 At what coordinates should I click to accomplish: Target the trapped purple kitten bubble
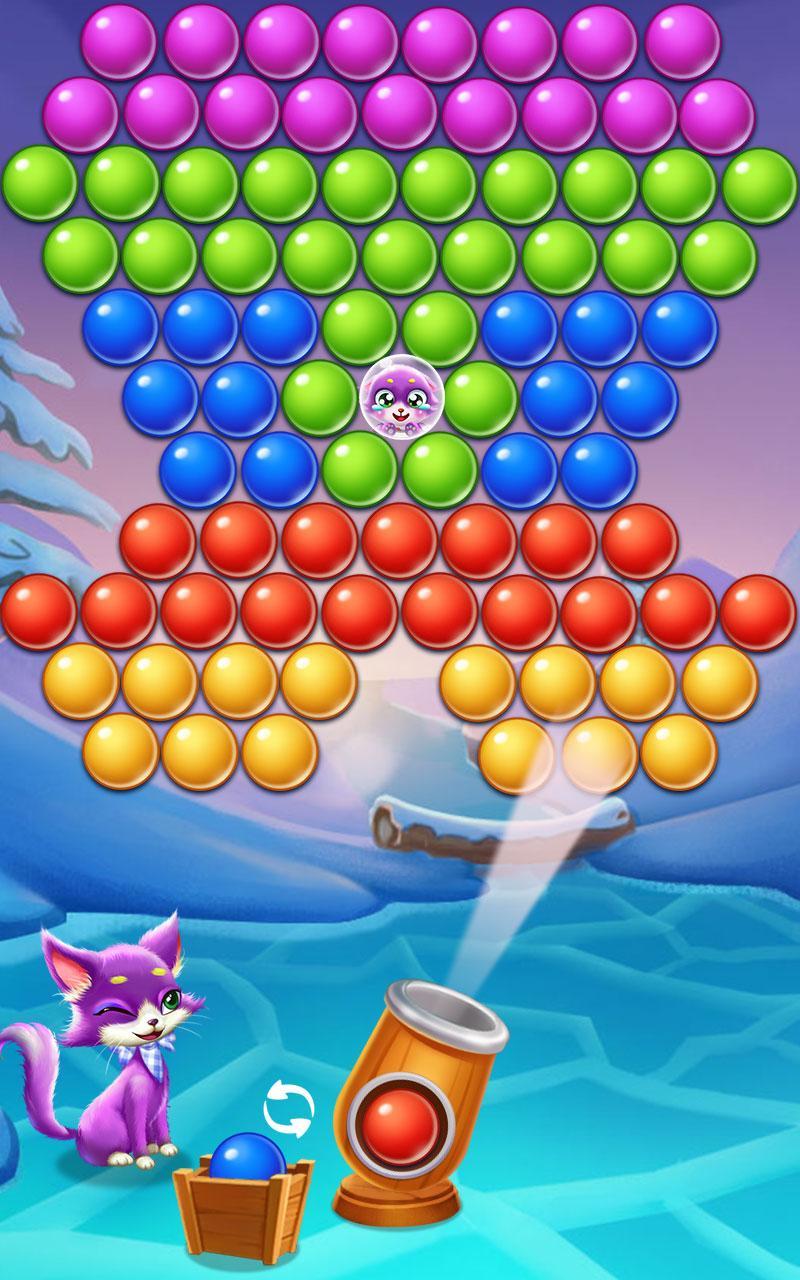click(x=399, y=398)
